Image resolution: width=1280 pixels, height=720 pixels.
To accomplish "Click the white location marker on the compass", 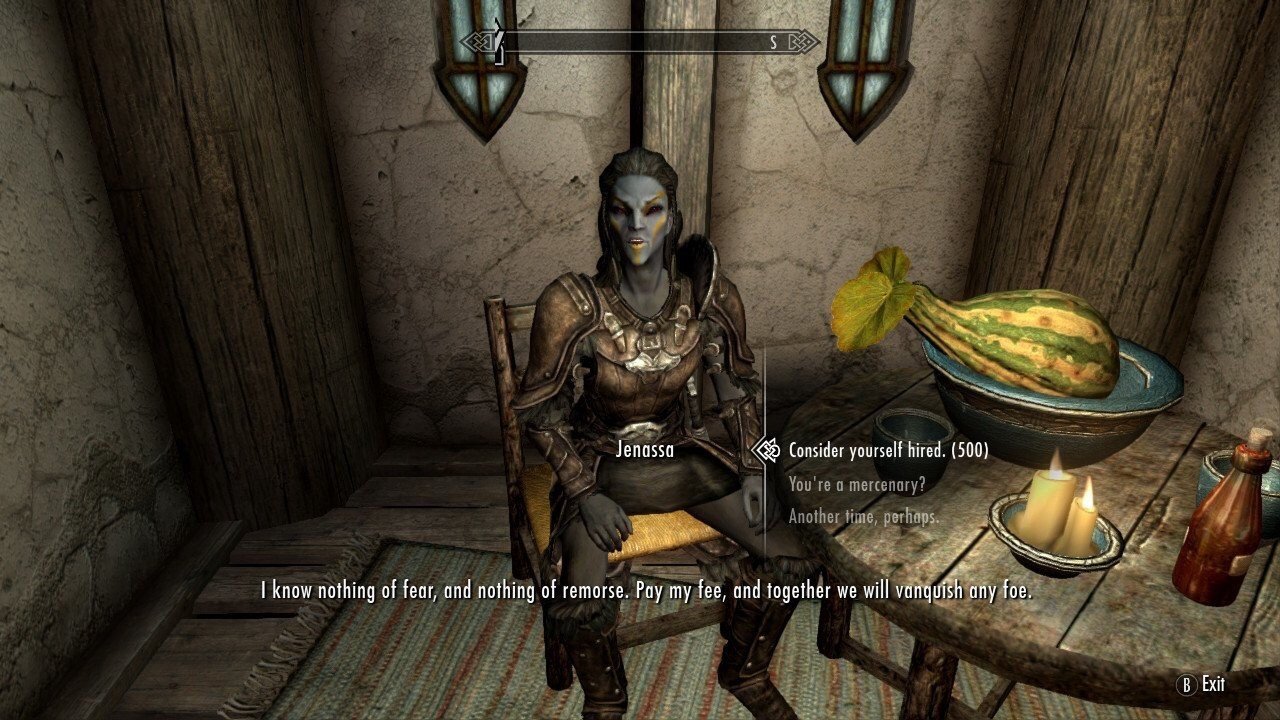I will tap(496, 42).
